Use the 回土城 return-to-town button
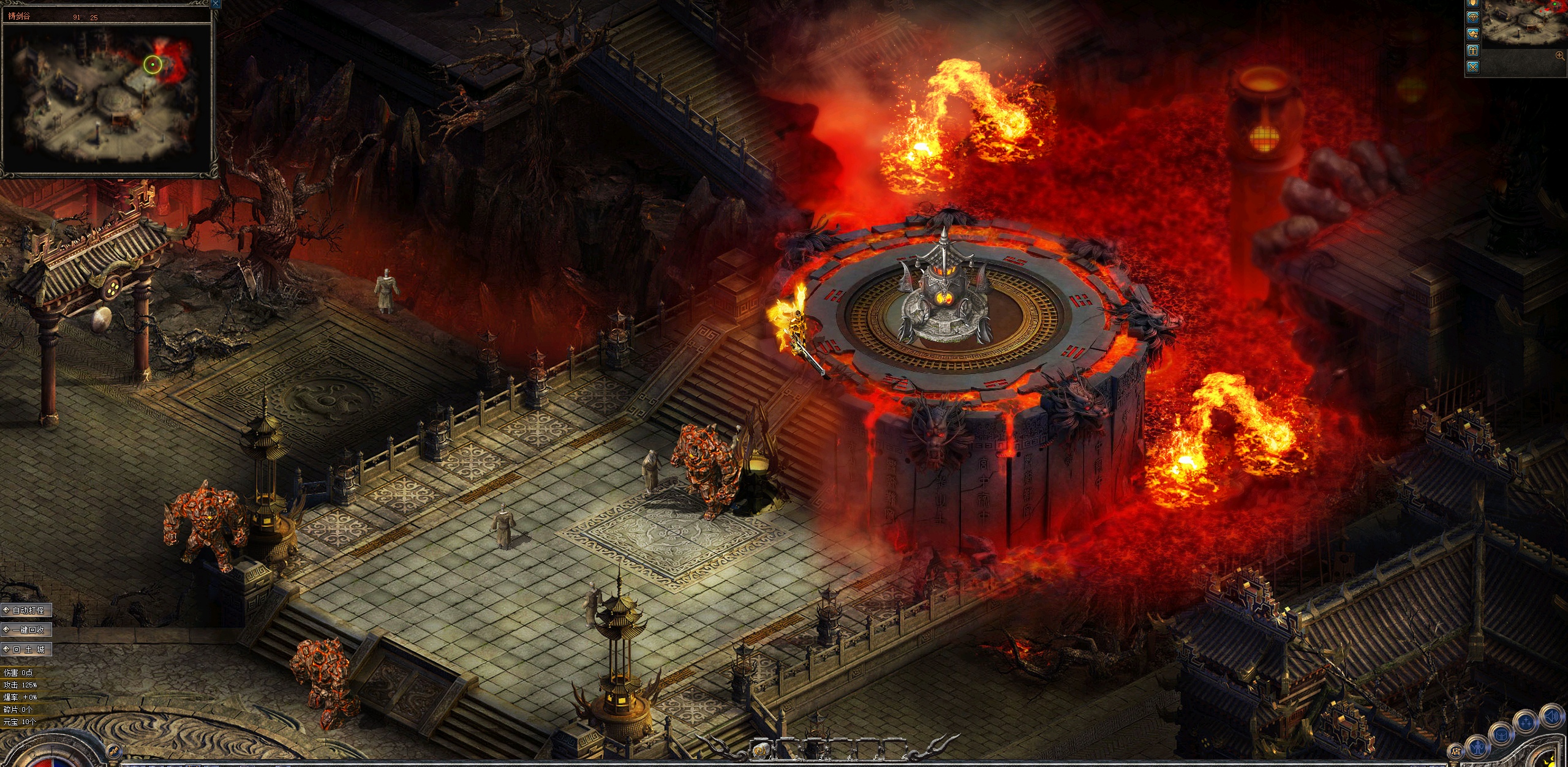The width and height of the screenshot is (1568, 767). (x=27, y=649)
